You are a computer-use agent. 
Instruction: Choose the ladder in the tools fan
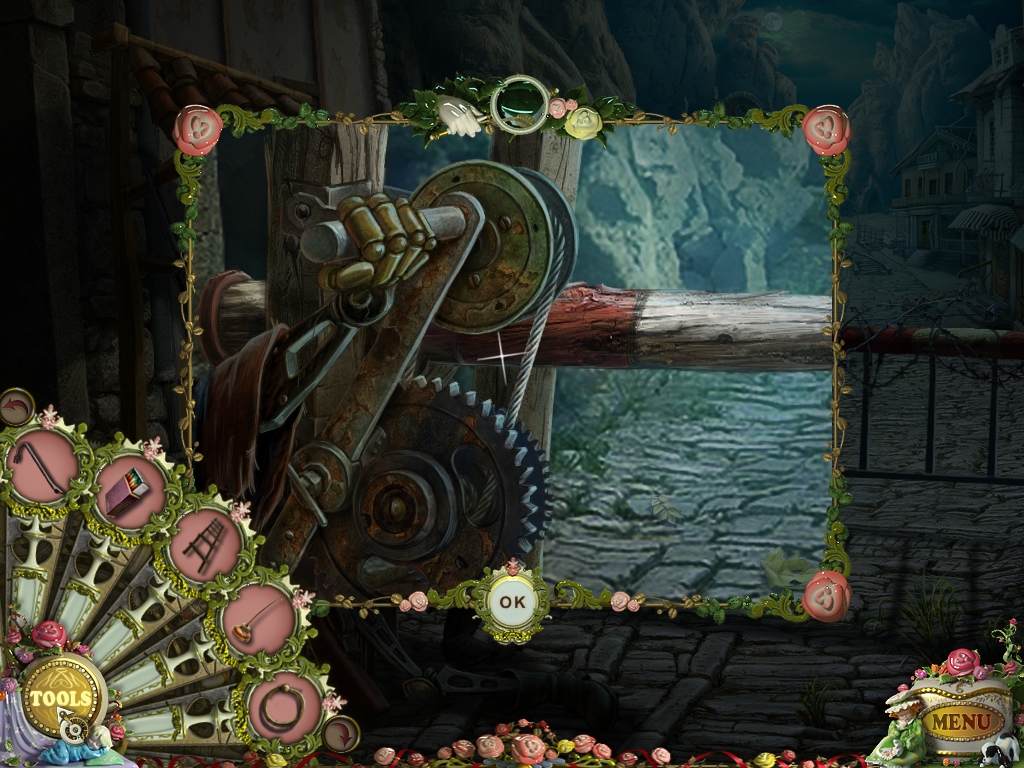click(x=206, y=546)
